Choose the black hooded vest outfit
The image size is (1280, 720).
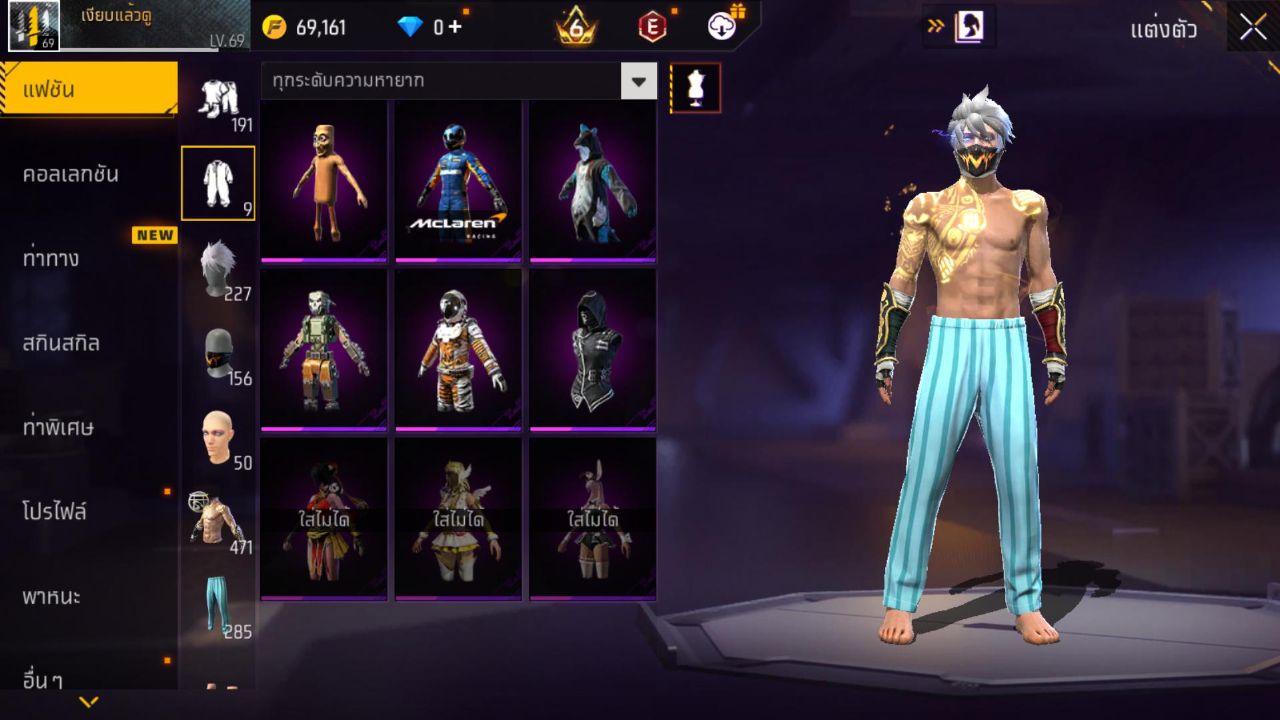coord(592,349)
